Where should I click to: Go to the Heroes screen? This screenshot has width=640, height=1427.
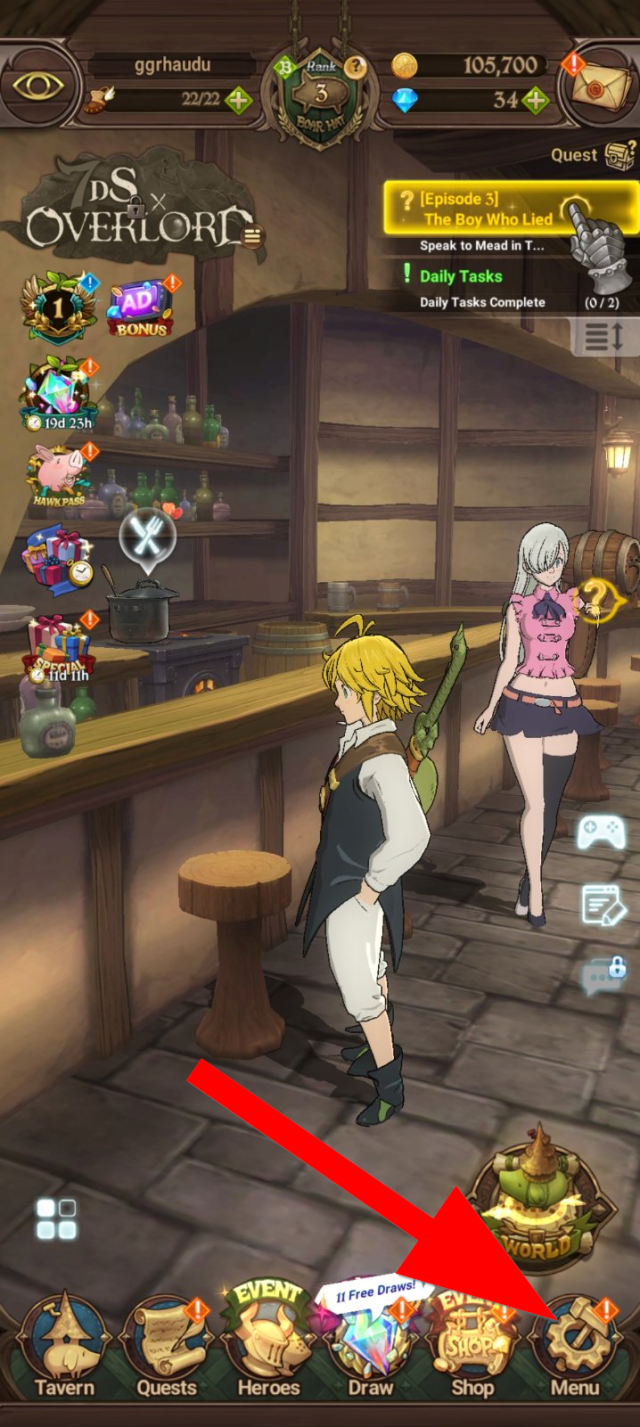[267, 1345]
